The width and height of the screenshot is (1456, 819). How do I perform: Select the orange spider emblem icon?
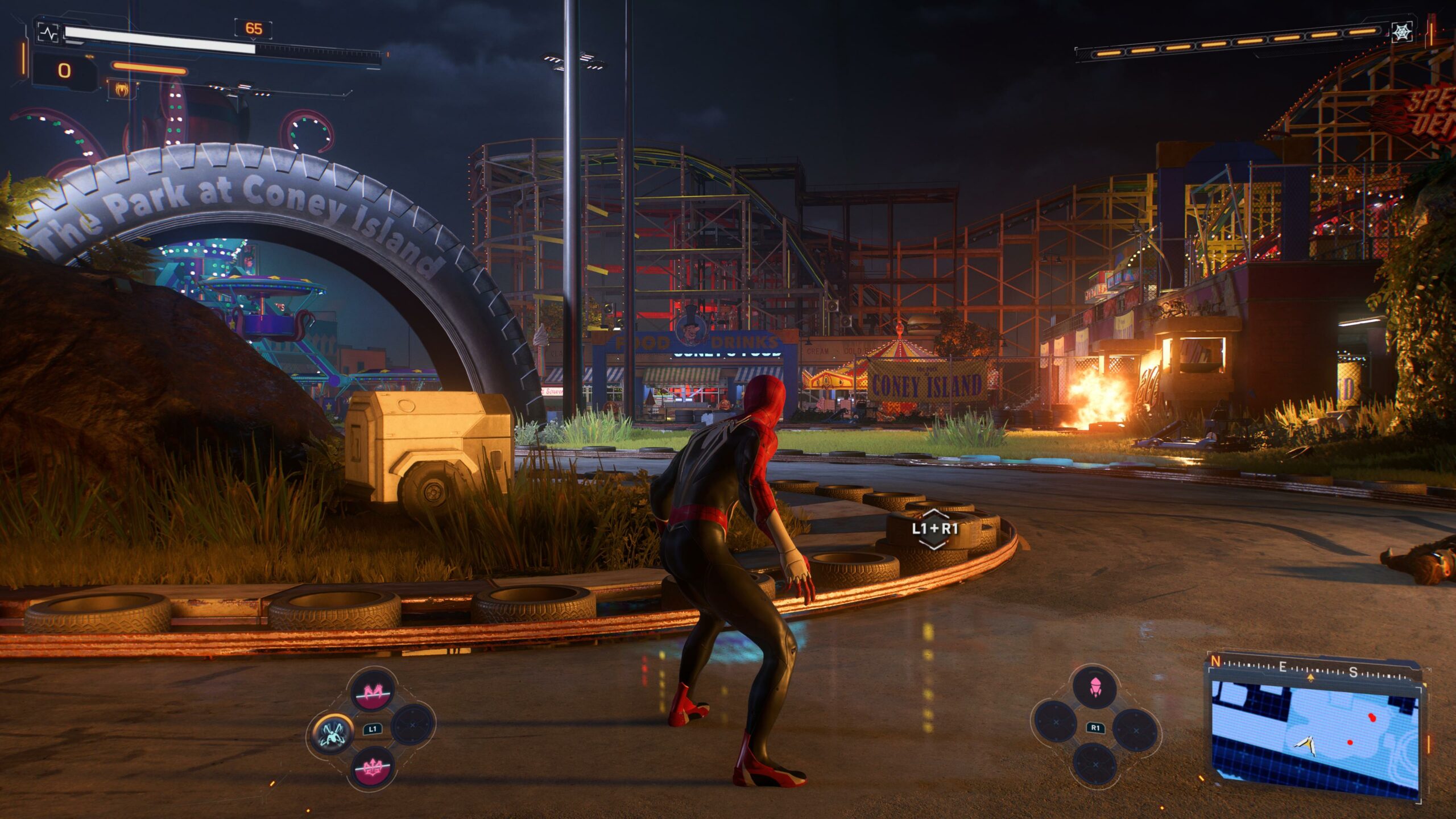coord(121,89)
